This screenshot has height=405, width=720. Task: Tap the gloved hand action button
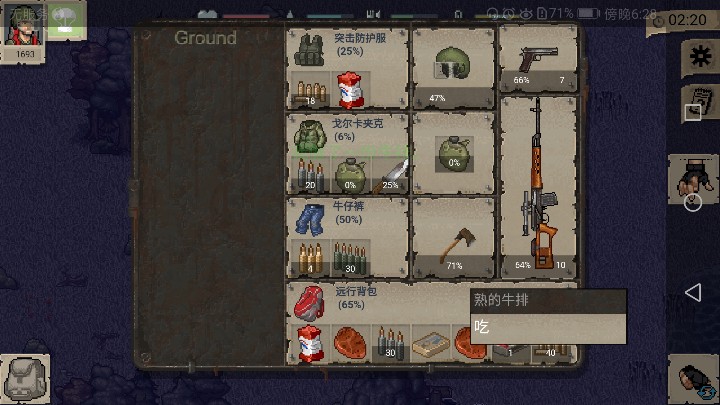(x=692, y=180)
